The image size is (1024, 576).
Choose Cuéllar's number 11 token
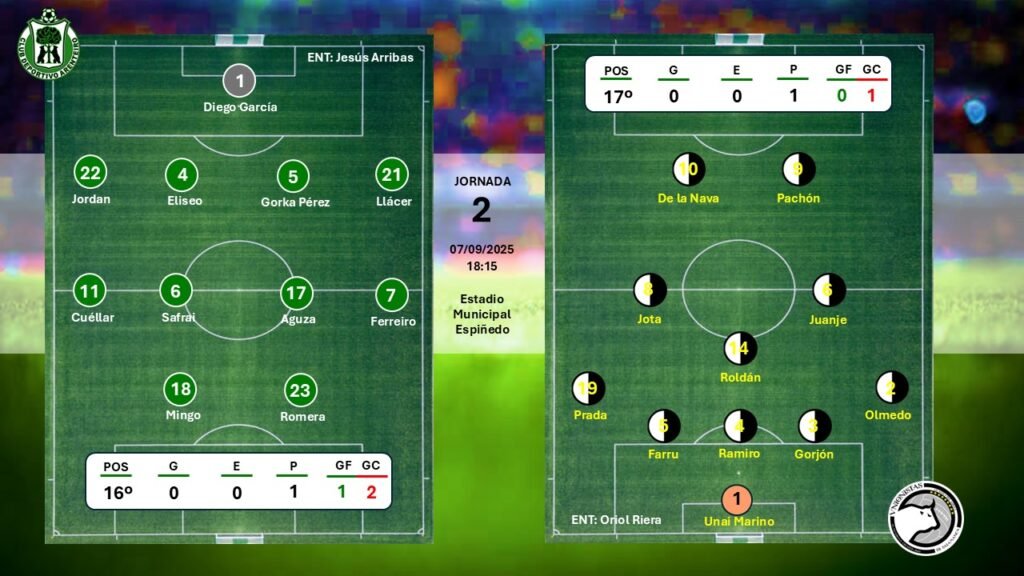pyautogui.click(x=90, y=292)
